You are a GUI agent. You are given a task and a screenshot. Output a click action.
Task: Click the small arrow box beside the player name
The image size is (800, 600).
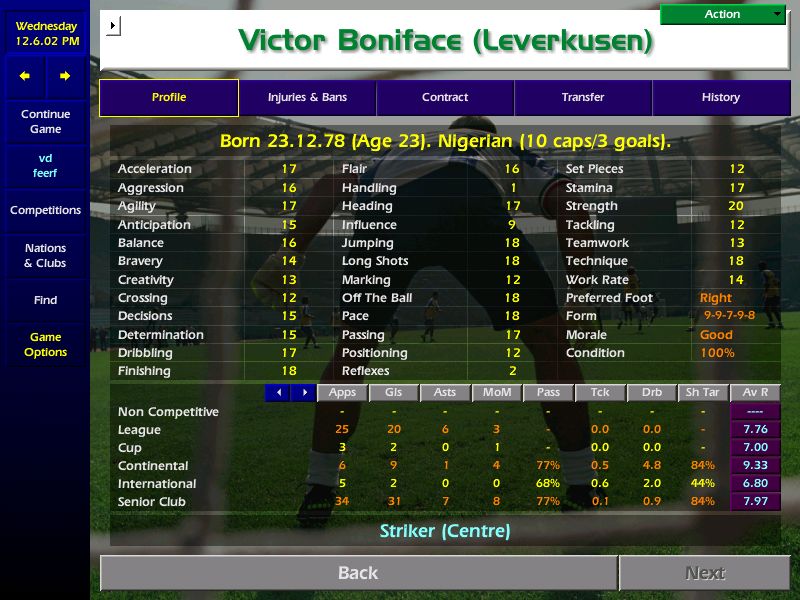(x=113, y=25)
